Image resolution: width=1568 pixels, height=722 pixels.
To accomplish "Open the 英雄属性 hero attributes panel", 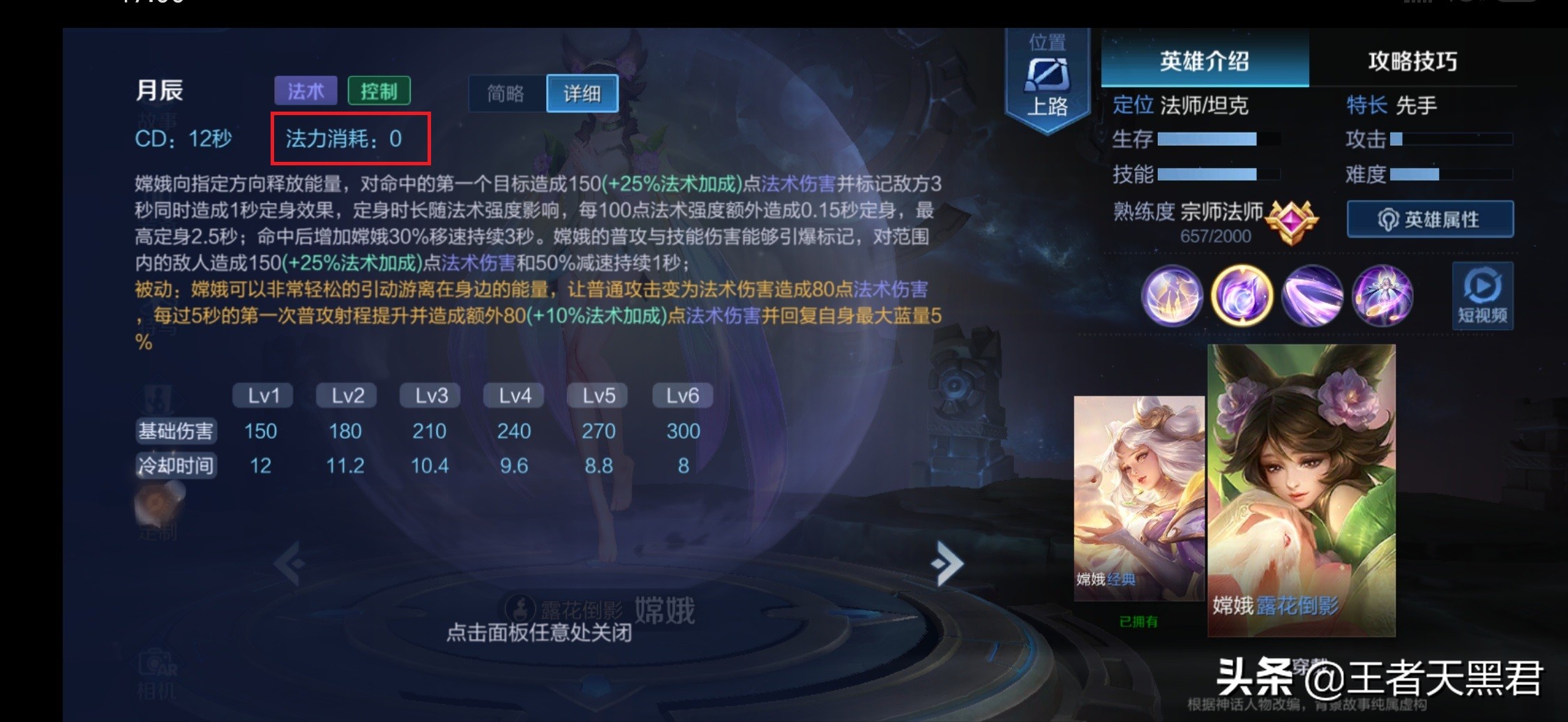I will pyautogui.click(x=1430, y=218).
